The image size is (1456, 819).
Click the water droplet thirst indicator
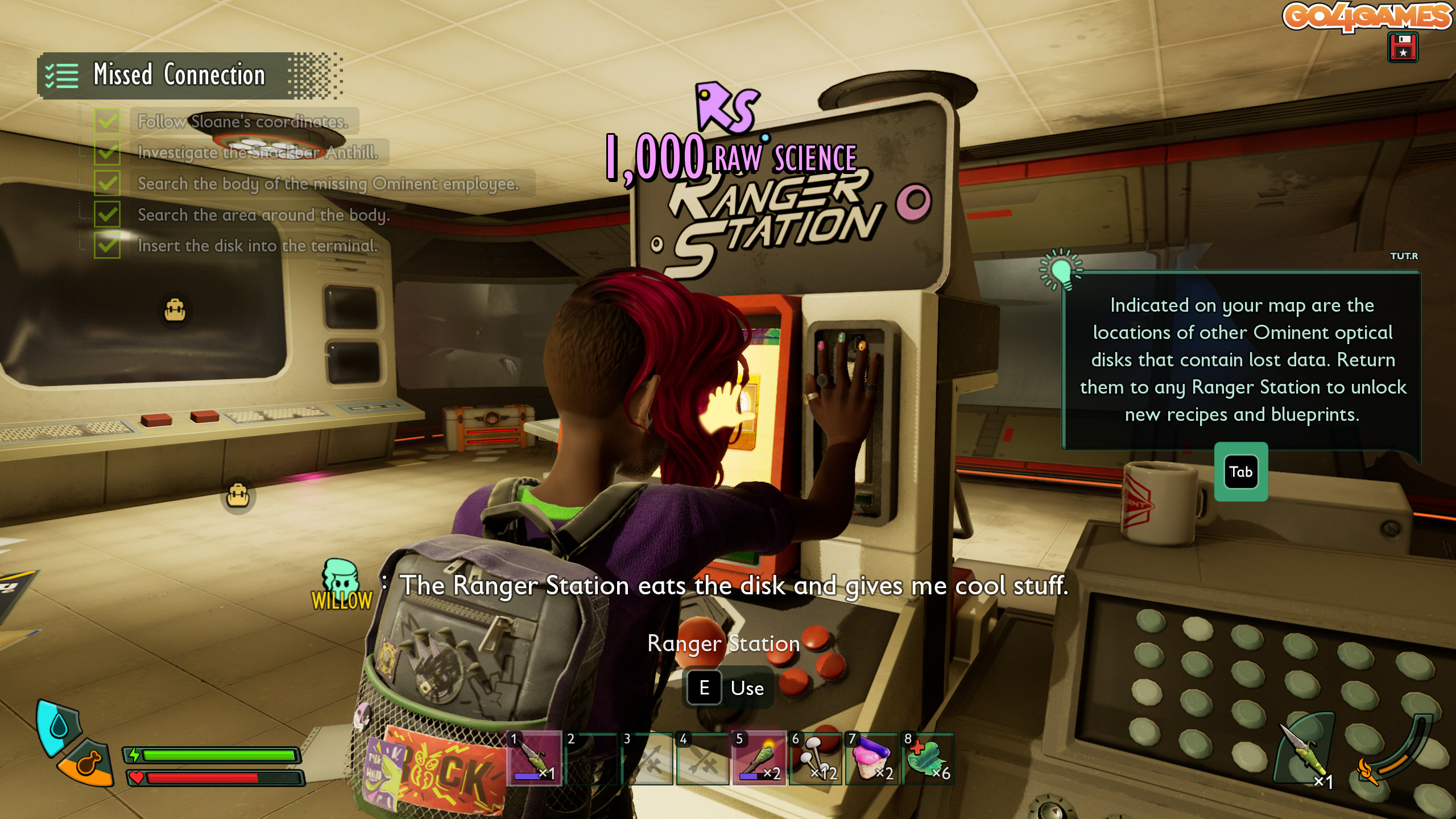pos(57,726)
